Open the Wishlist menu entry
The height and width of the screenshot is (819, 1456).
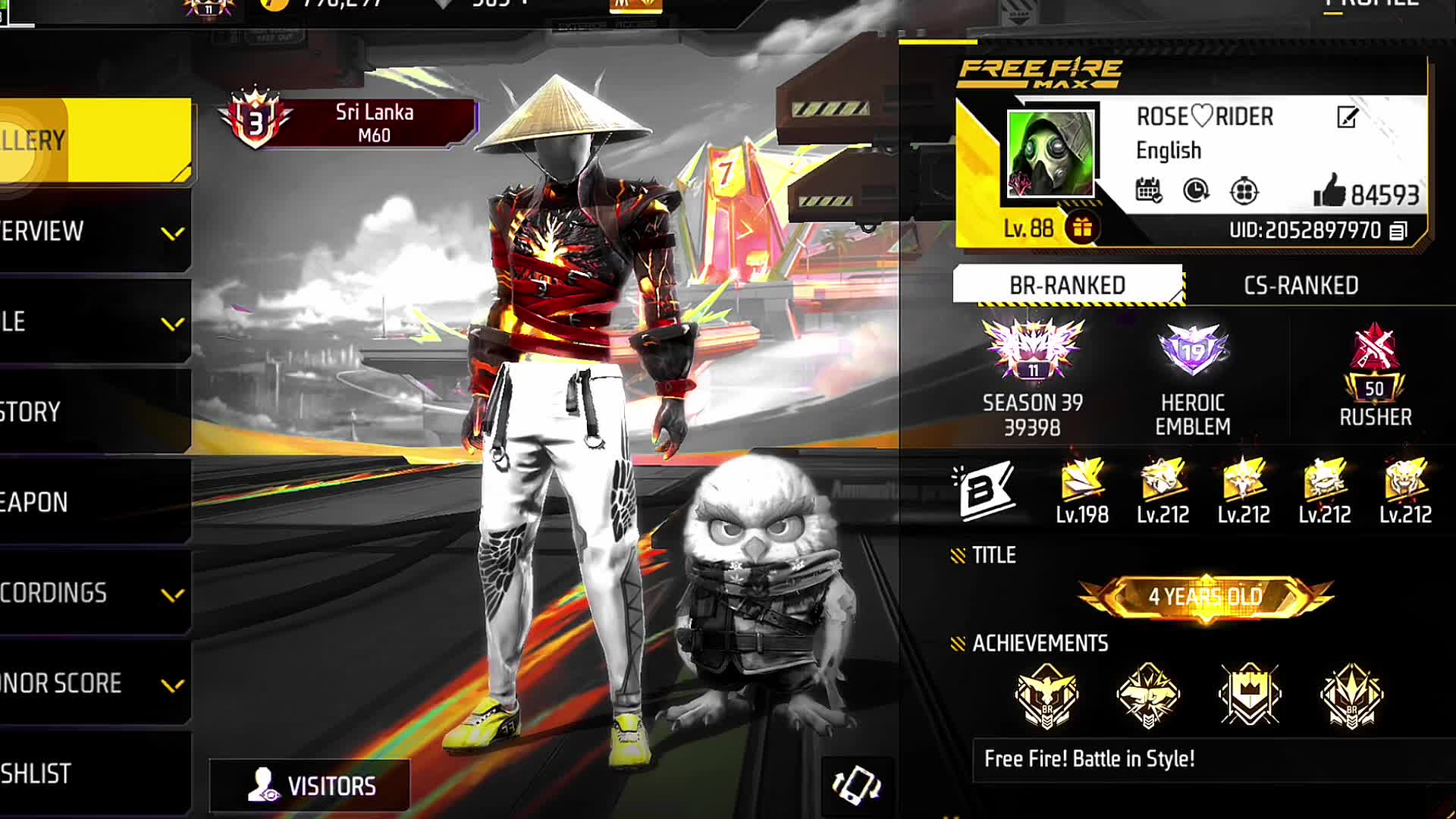point(91,773)
